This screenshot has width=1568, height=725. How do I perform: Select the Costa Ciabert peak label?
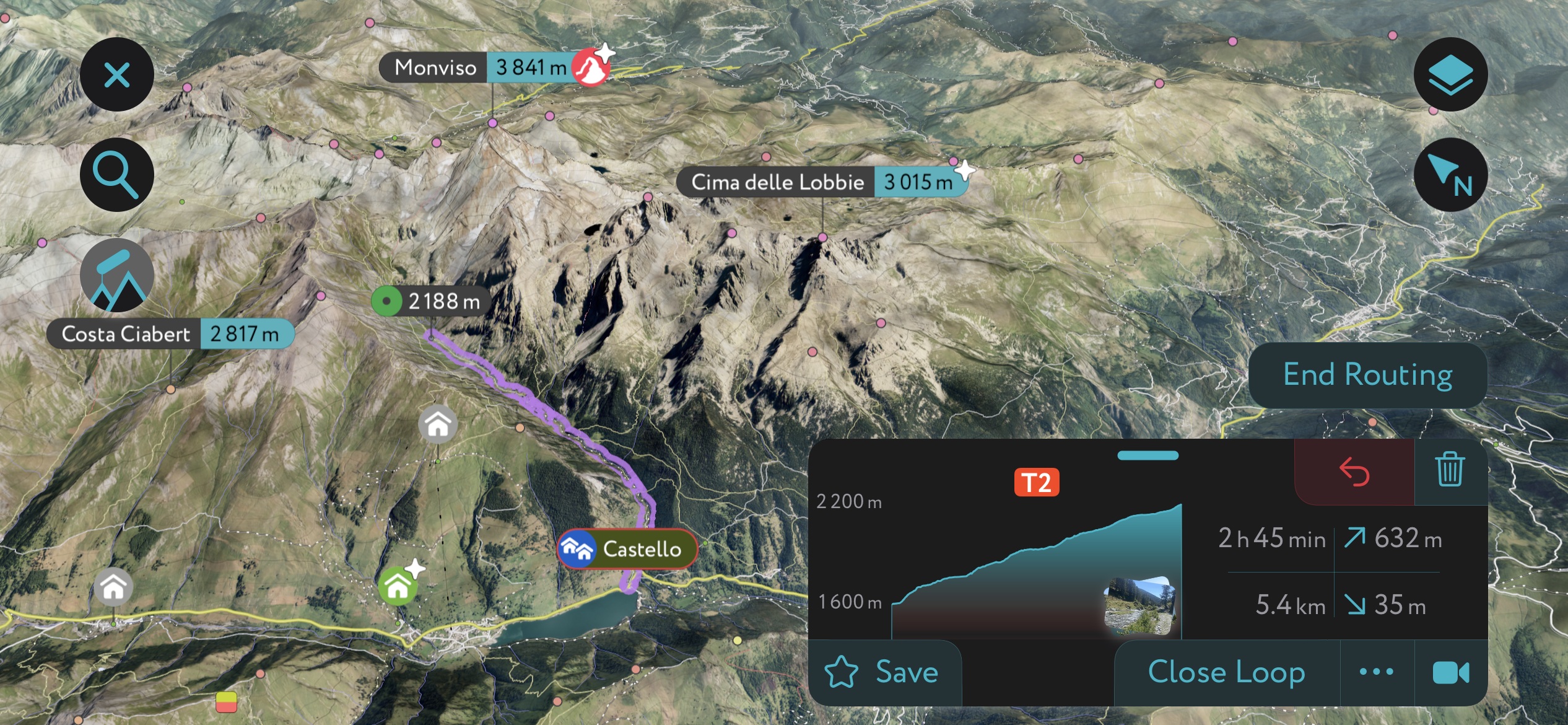(x=170, y=334)
